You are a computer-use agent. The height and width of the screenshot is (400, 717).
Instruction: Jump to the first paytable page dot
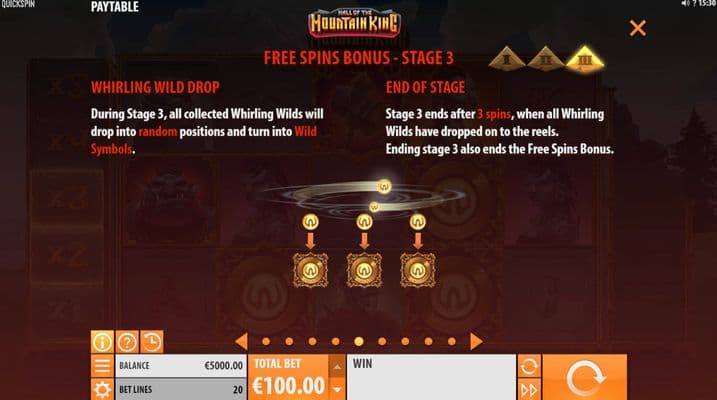coord(264,341)
